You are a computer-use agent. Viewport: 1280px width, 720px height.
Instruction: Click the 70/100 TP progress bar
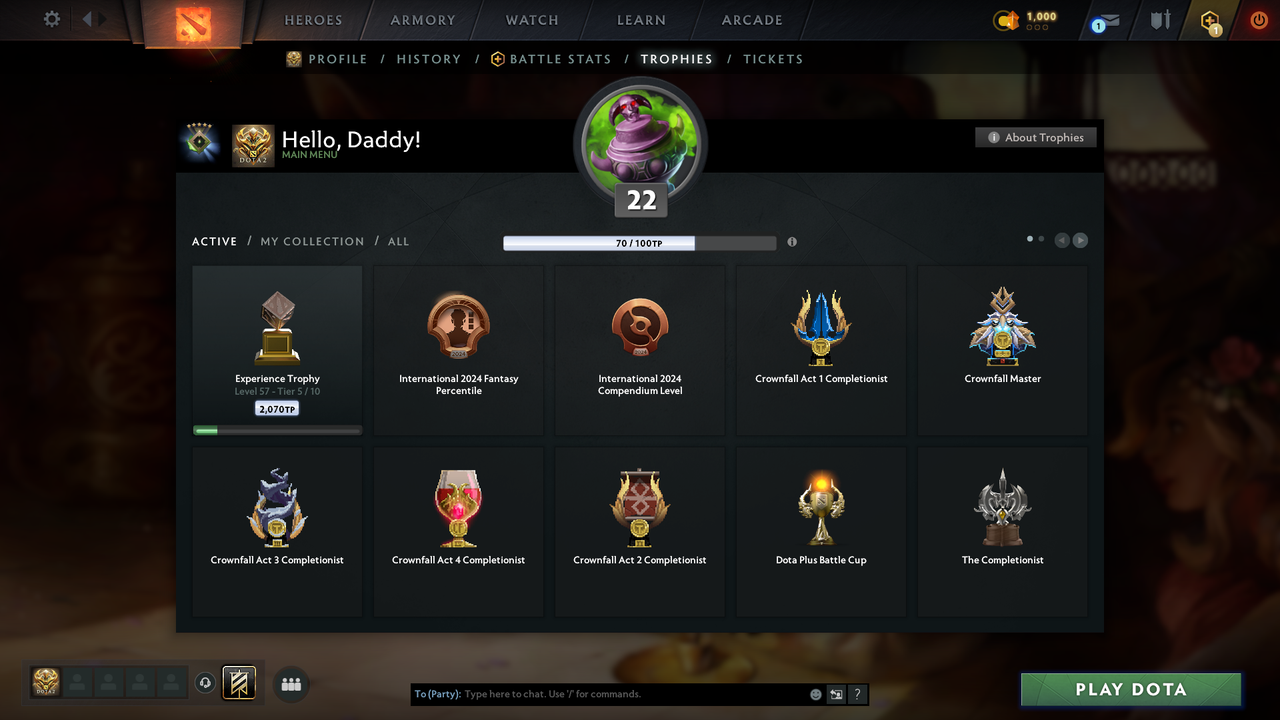click(640, 242)
